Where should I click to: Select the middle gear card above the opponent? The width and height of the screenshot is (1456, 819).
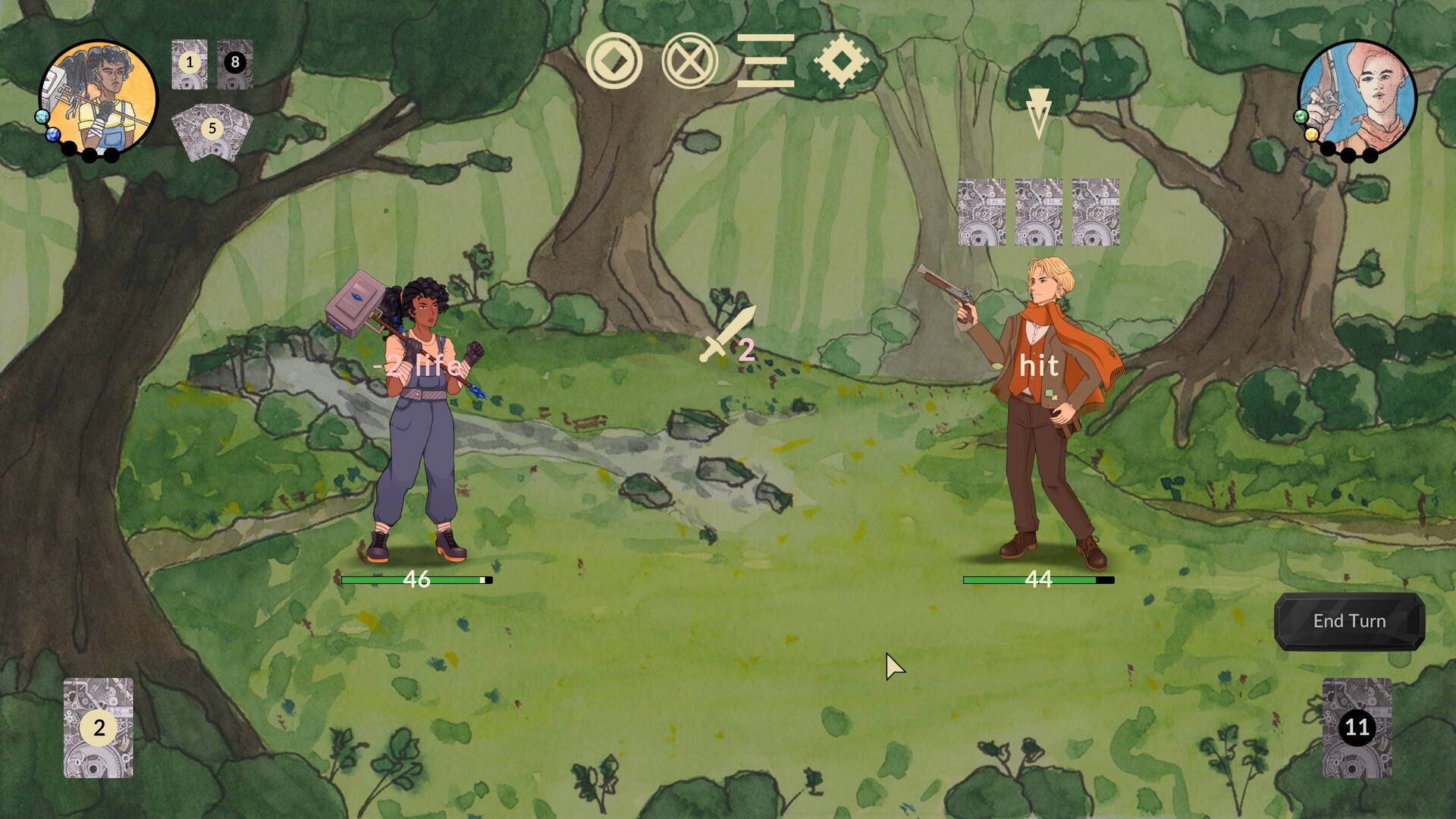(x=1039, y=212)
